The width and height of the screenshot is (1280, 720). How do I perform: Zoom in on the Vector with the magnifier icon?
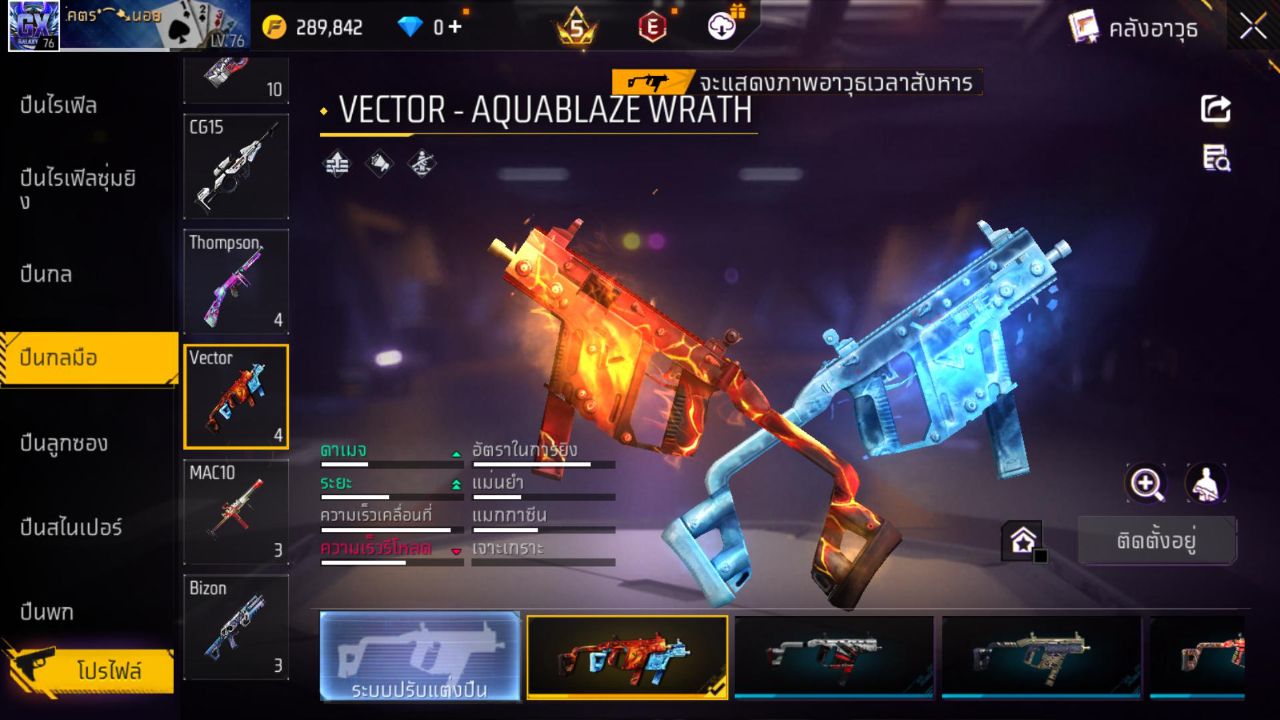pos(1146,483)
